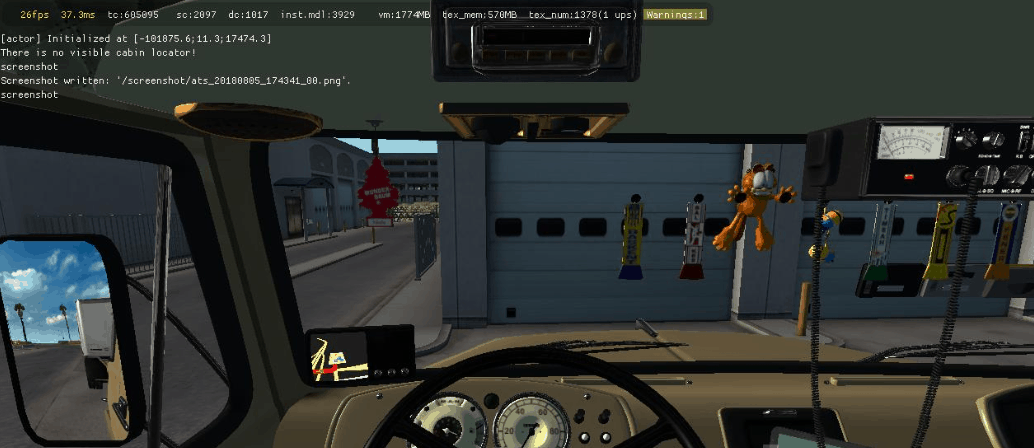Click the yellow Warnings:1 indicator
This screenshot has height=448, width=1034.
tap(675, 15)
